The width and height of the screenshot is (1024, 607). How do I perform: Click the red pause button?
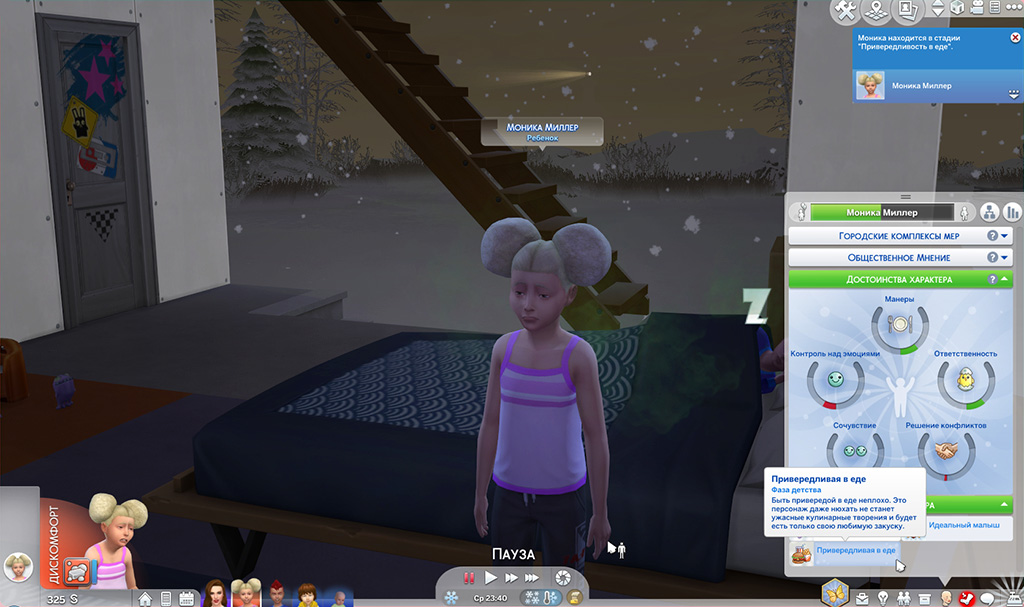coord(468,578)
